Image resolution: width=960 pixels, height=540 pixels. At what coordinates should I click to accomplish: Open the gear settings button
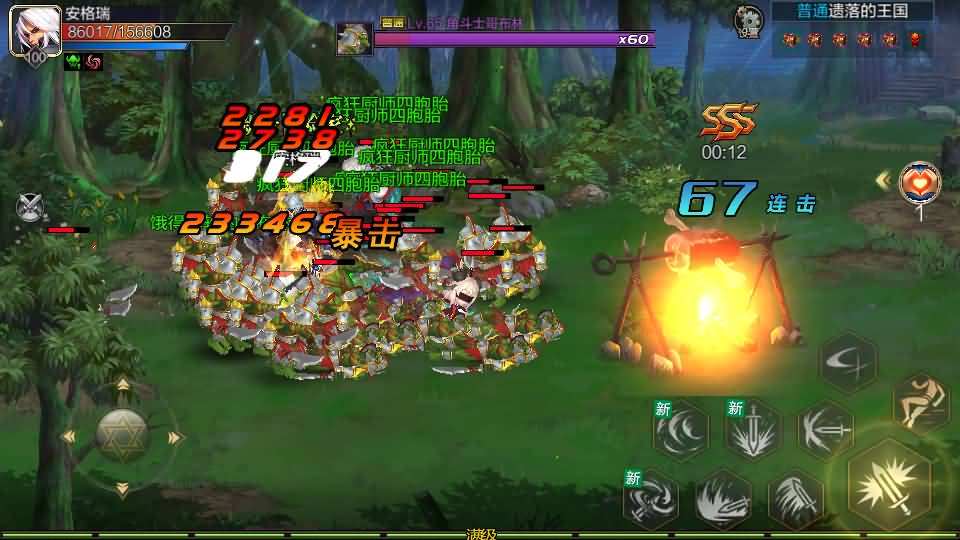pyautogui.click(x=747, y=20)
